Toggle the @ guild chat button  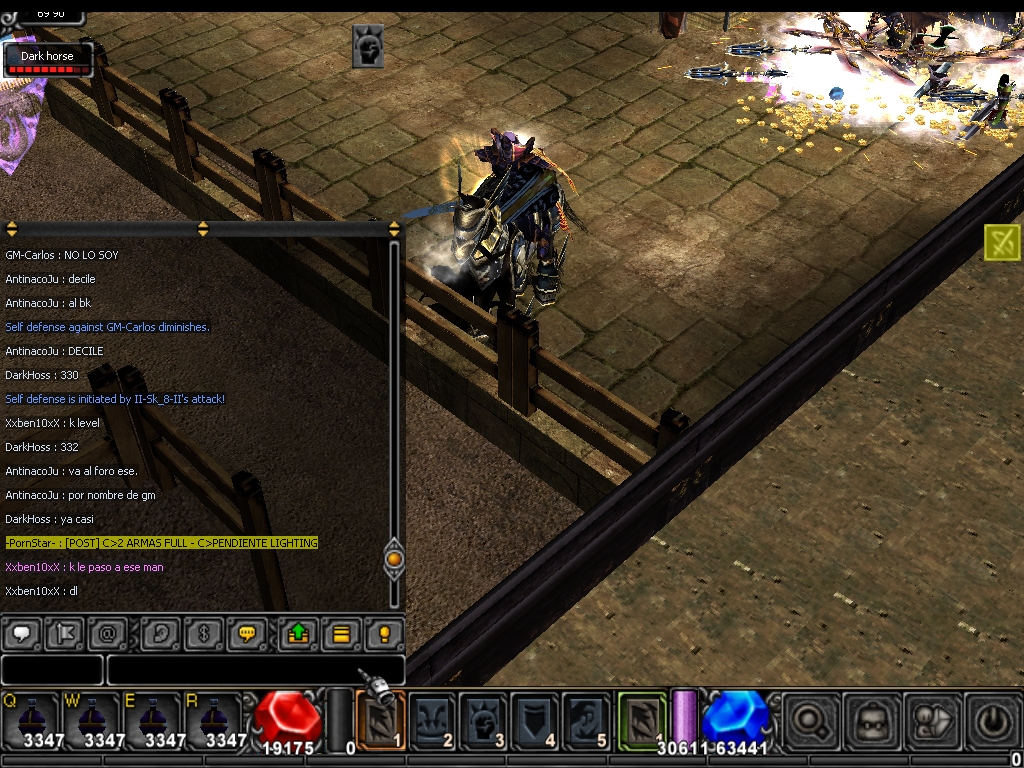click(108, 634)
